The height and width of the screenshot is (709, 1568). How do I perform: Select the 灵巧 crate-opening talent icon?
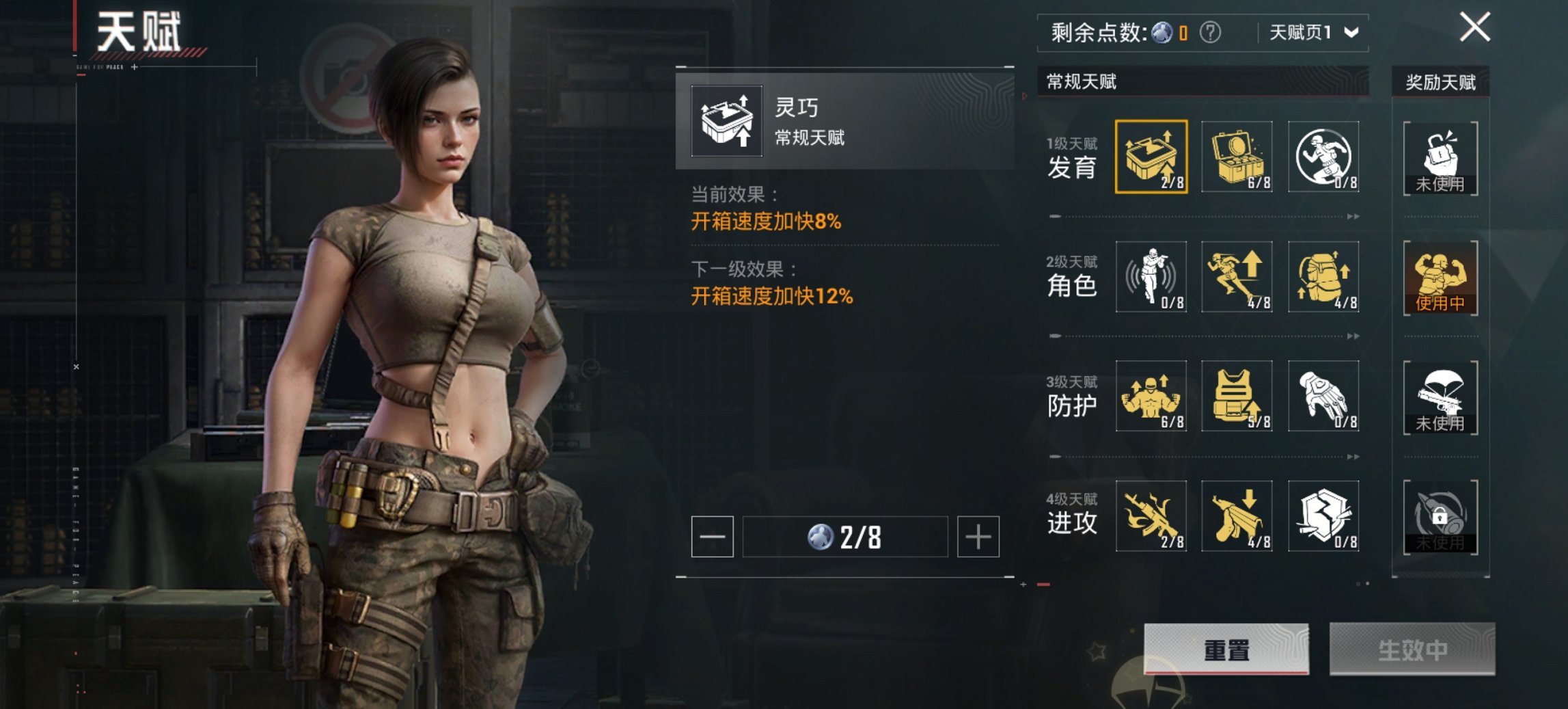[1151, 157]
